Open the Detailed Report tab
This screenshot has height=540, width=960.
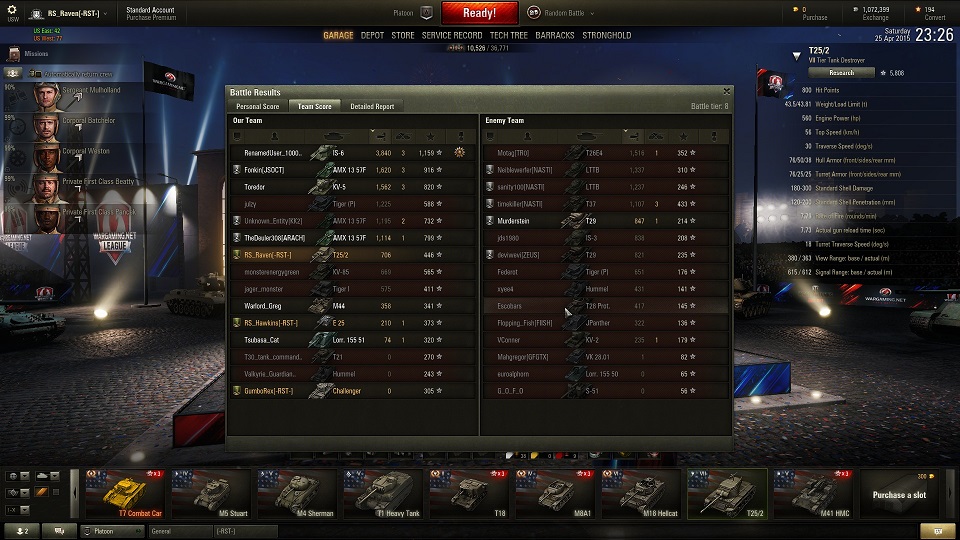(372, 106)
